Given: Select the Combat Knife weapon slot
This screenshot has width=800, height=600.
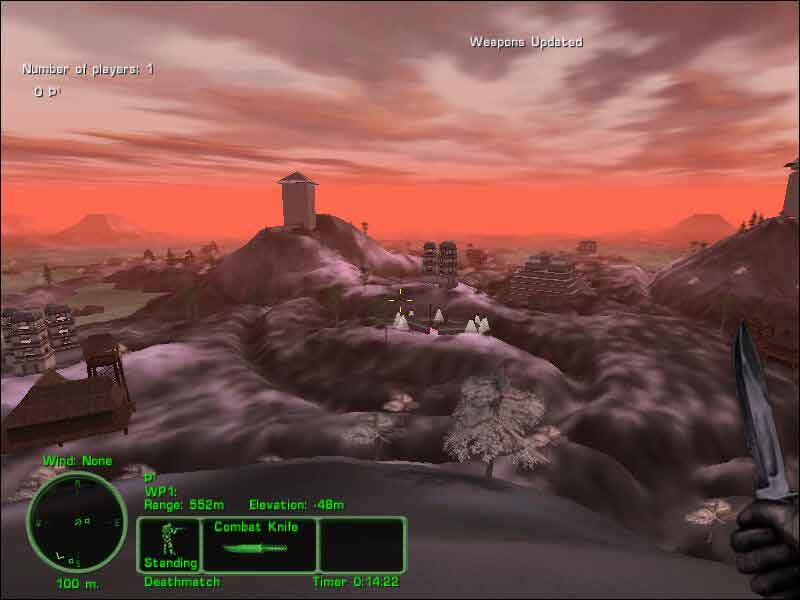Looking at the screenshot, I should click(259, 543).
